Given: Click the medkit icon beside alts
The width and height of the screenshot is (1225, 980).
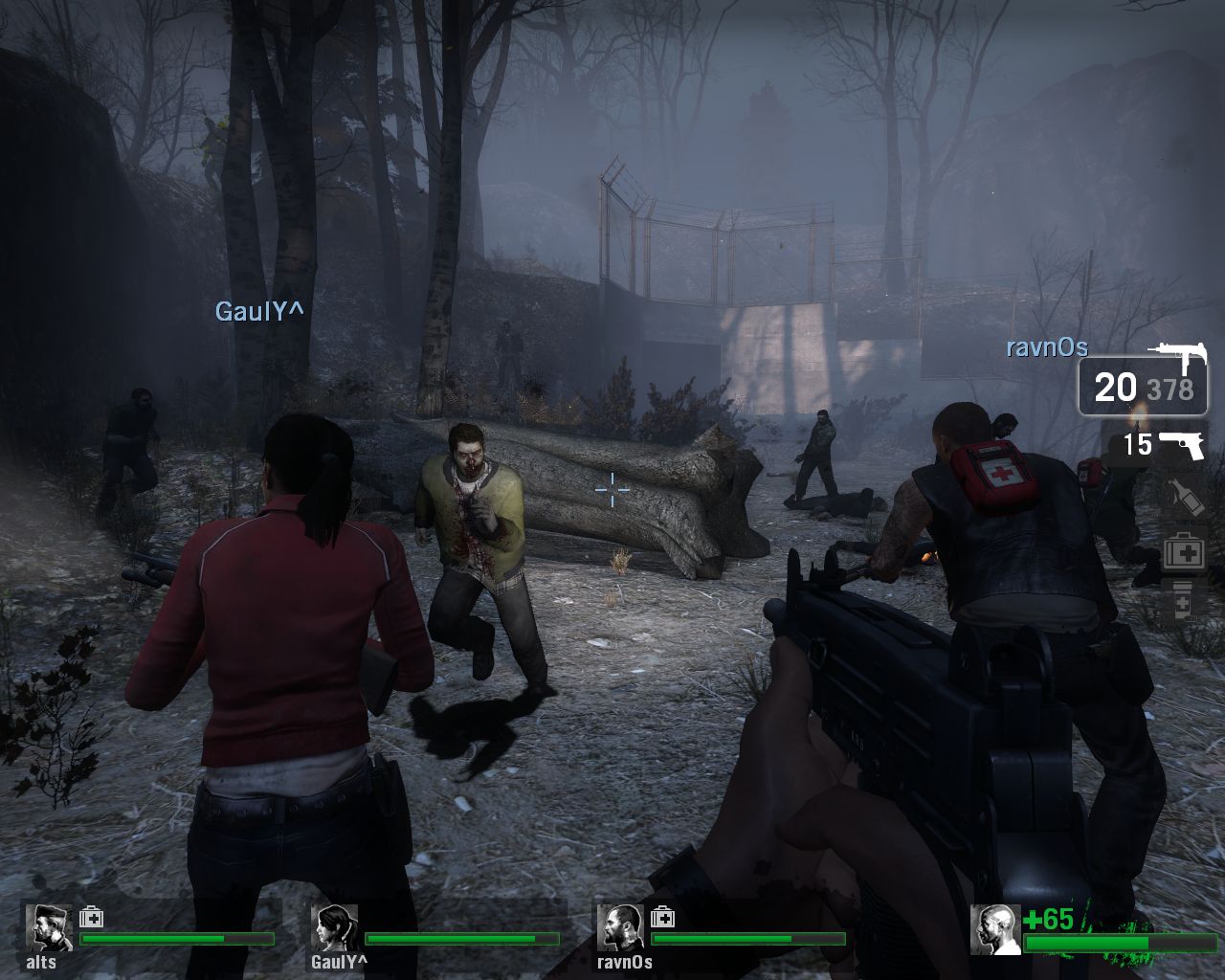Looking at the screenshot, I should pos(92,917).
